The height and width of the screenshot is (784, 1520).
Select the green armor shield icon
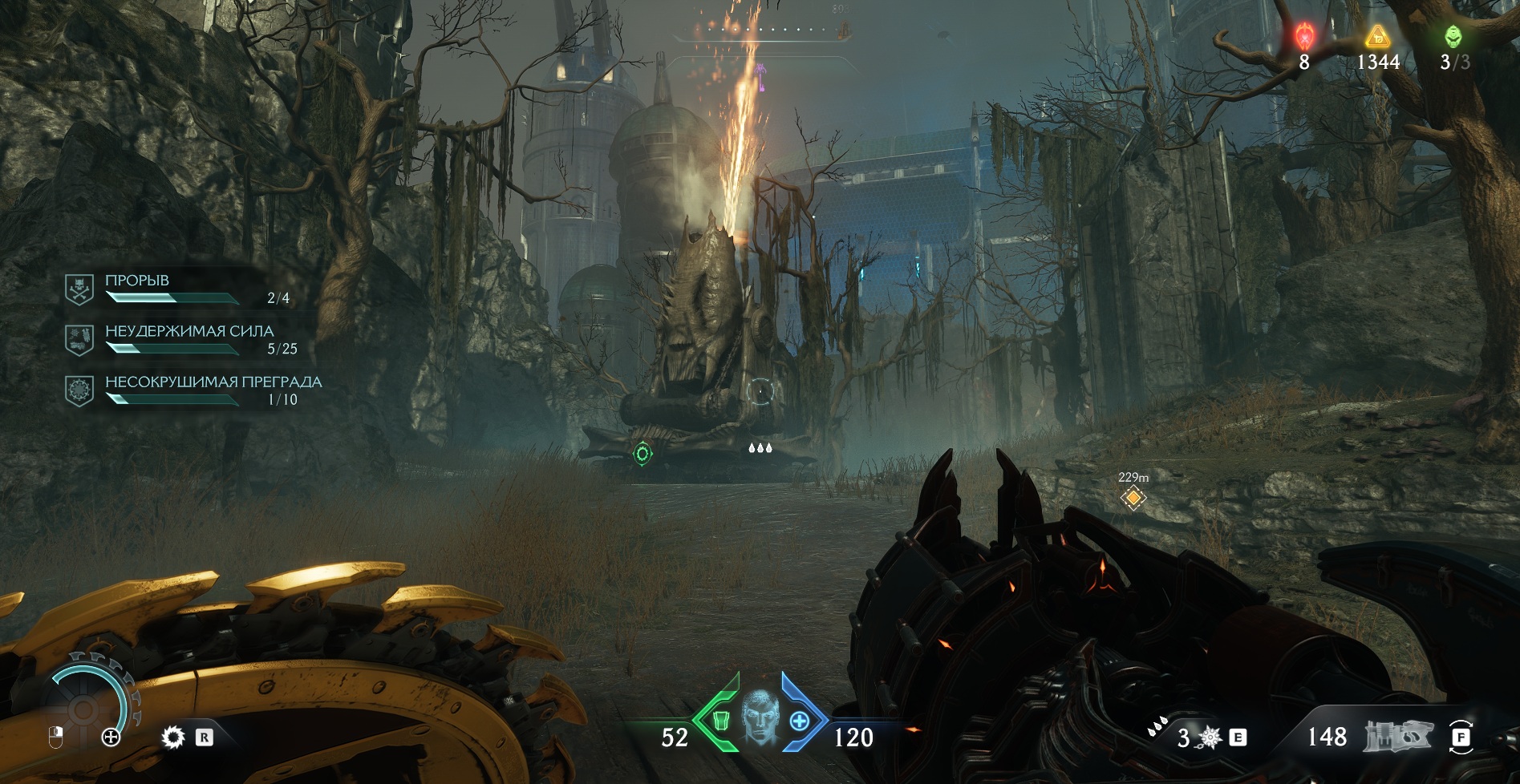coord(719,721)
